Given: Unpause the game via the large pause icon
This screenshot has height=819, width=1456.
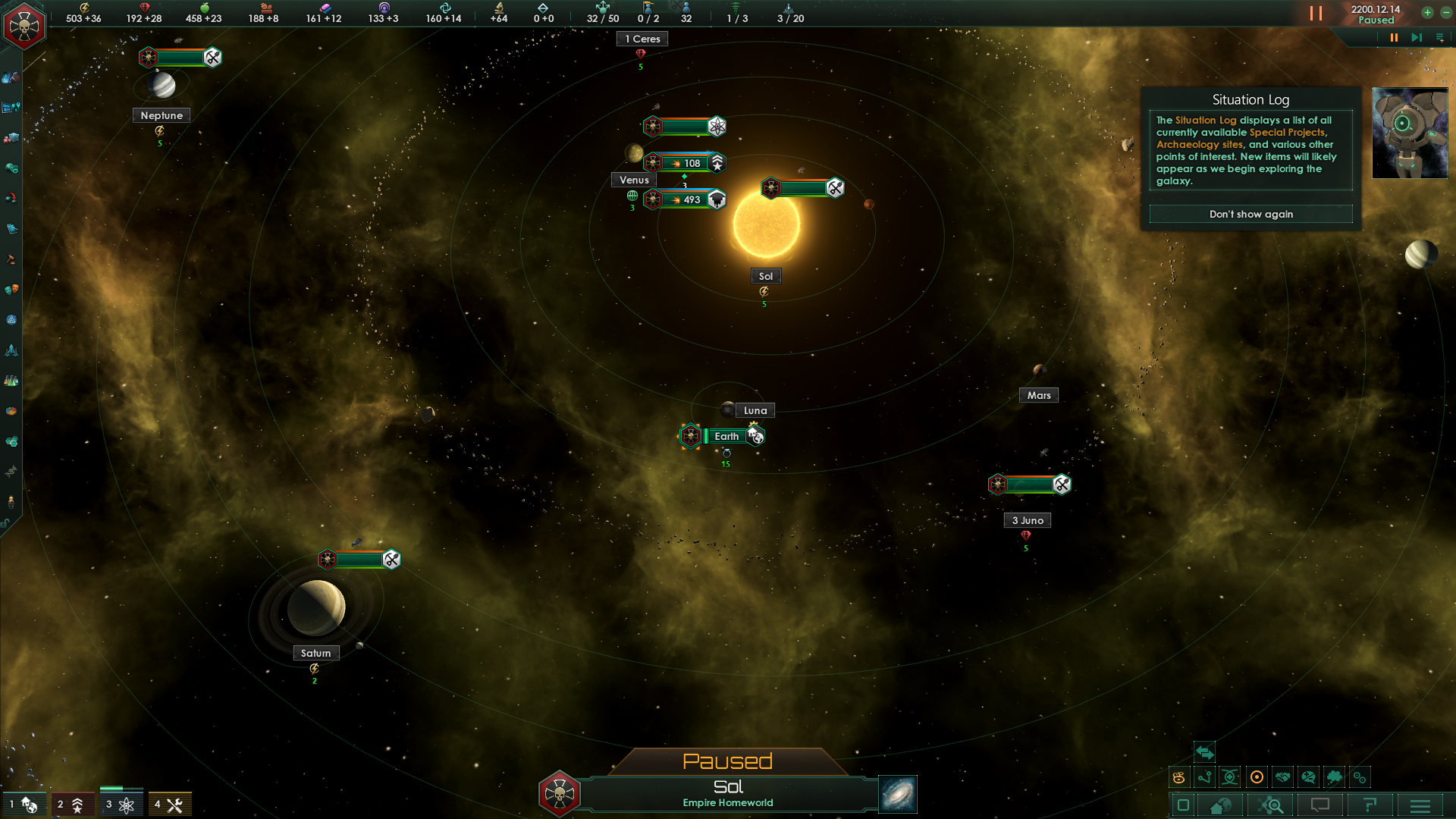Looking at the screenshot, I should [1316, 14].
